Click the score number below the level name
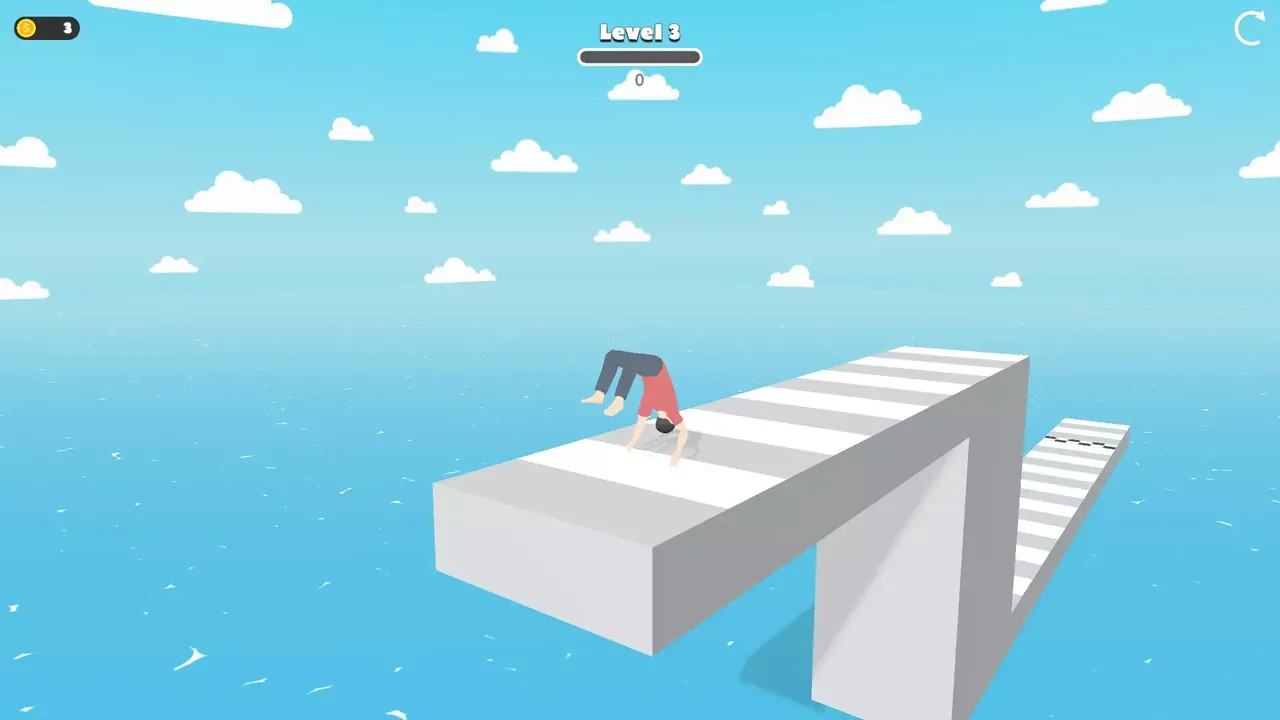1280x720 pixels. (639, 80)
